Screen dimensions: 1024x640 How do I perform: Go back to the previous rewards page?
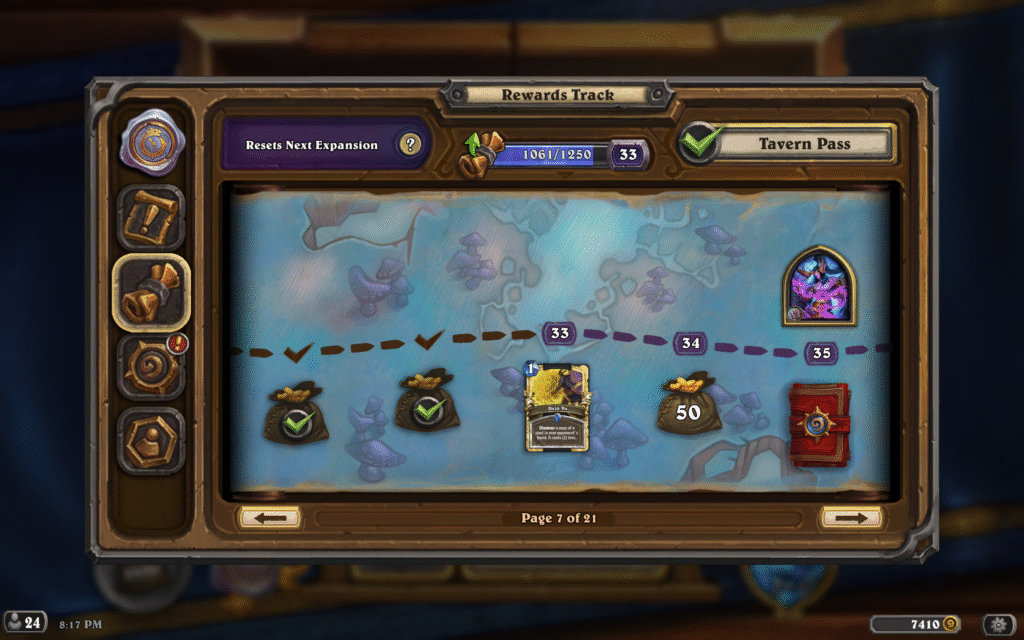point(270,518)
